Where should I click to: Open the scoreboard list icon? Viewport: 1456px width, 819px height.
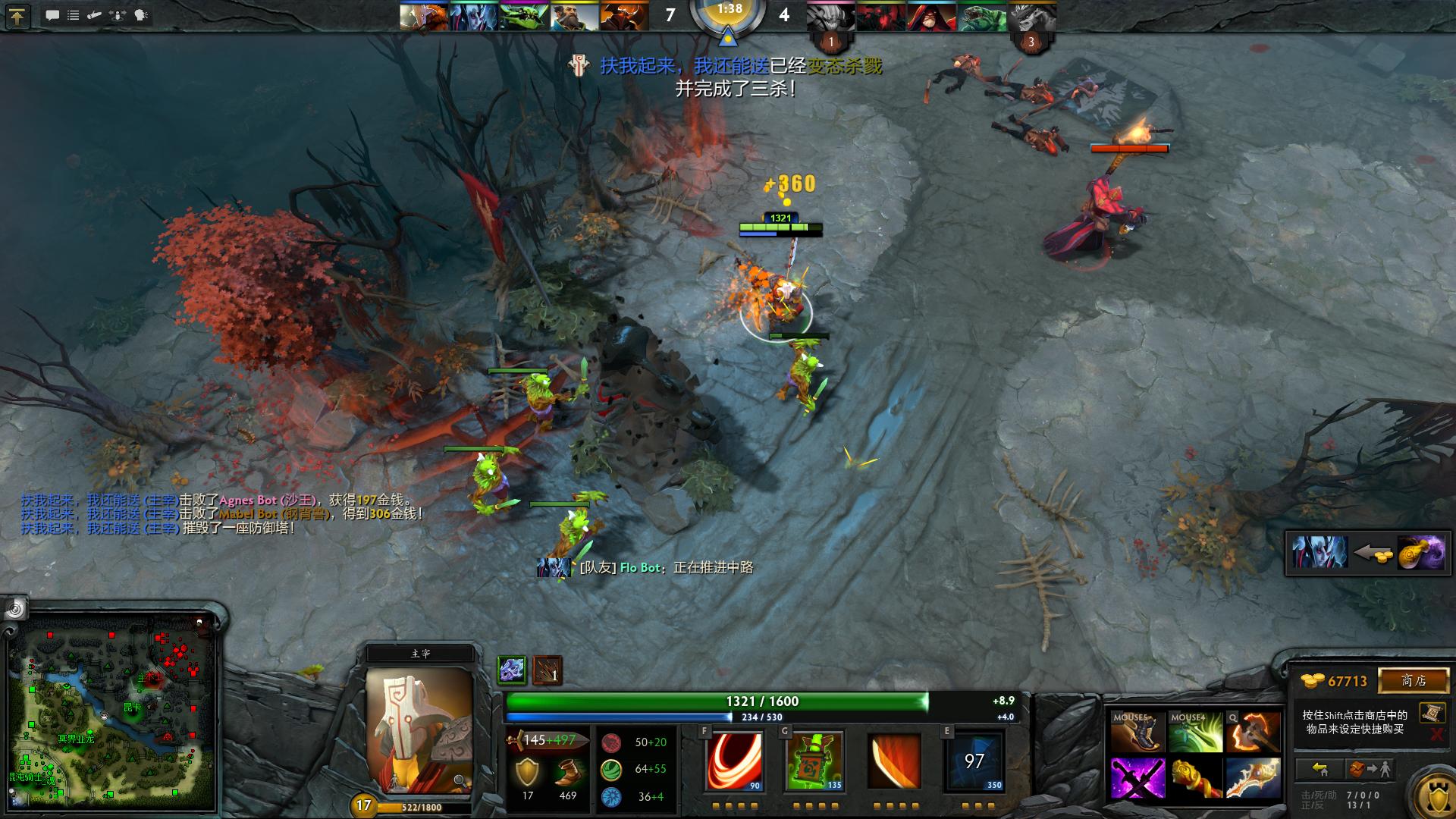click(x=74, y=15)
